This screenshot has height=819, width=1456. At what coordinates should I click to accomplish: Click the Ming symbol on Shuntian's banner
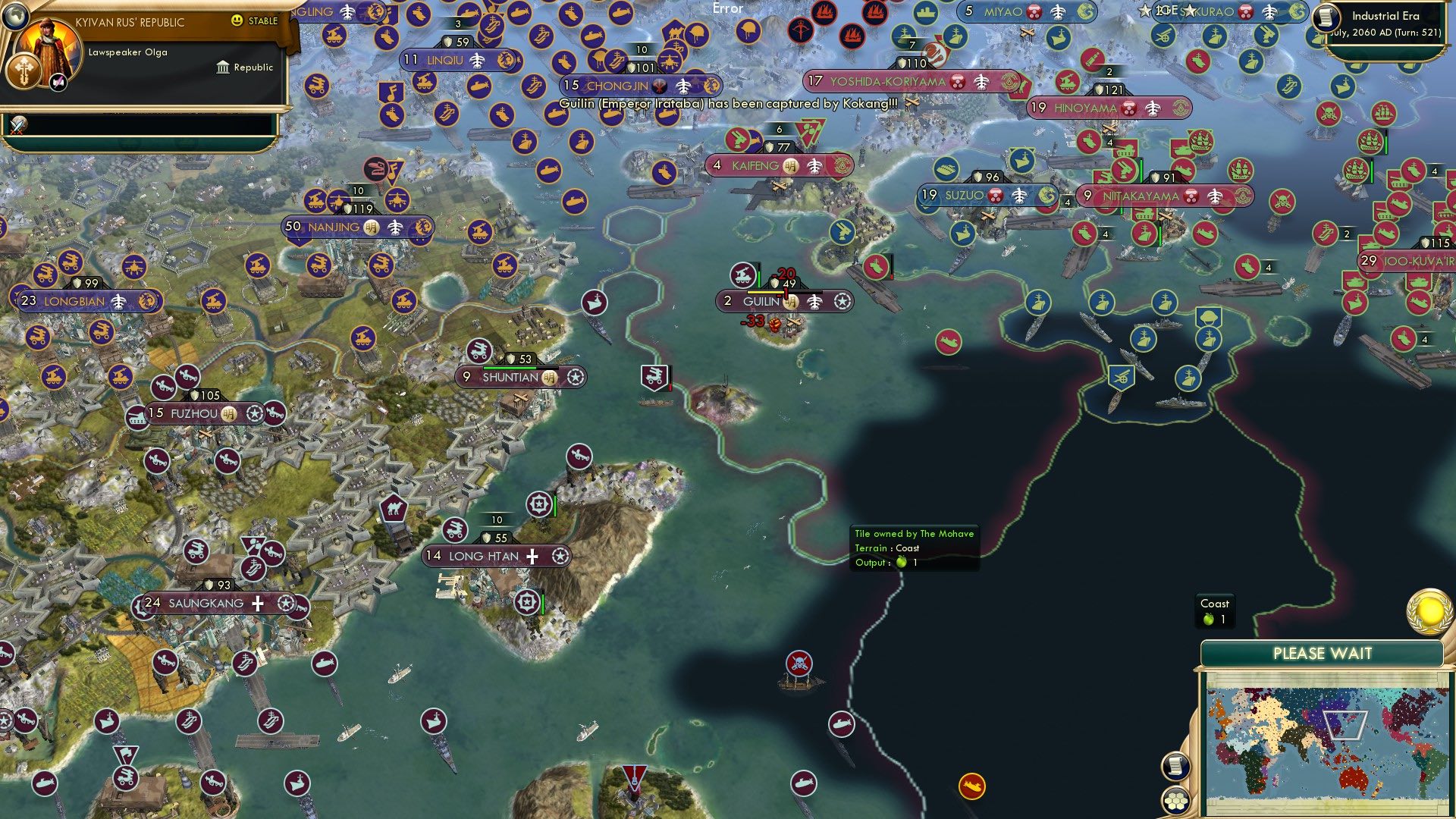point(549,378)
